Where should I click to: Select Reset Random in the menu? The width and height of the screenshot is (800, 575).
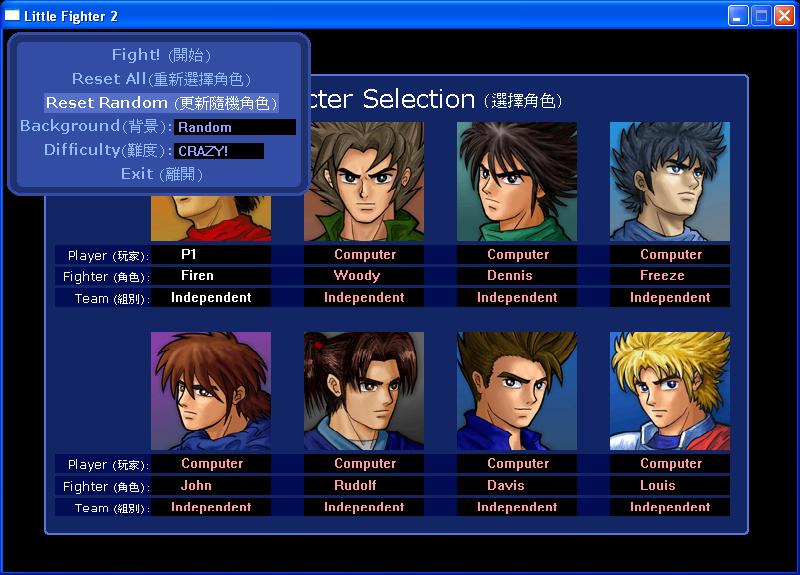coord(160,103)
